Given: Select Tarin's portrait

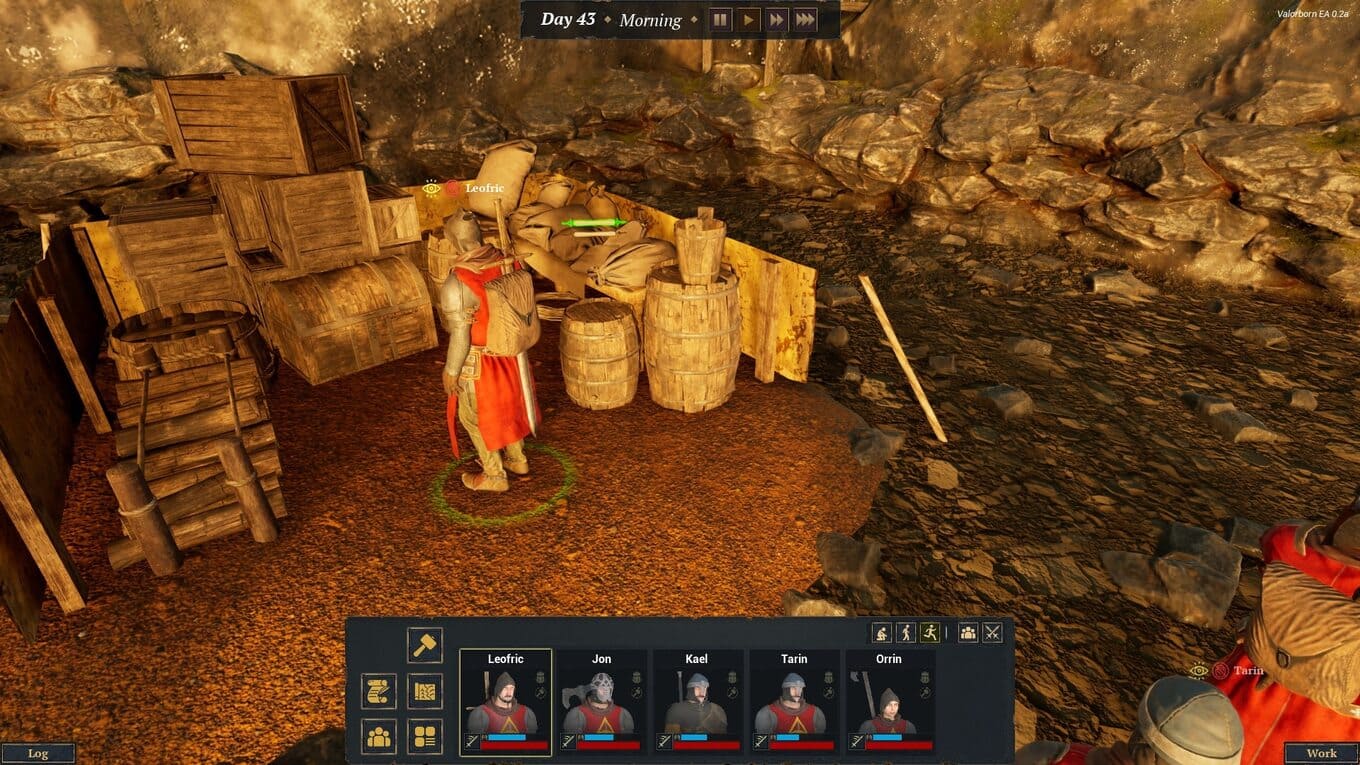Looking at the screenshot, I should point(793,702).
